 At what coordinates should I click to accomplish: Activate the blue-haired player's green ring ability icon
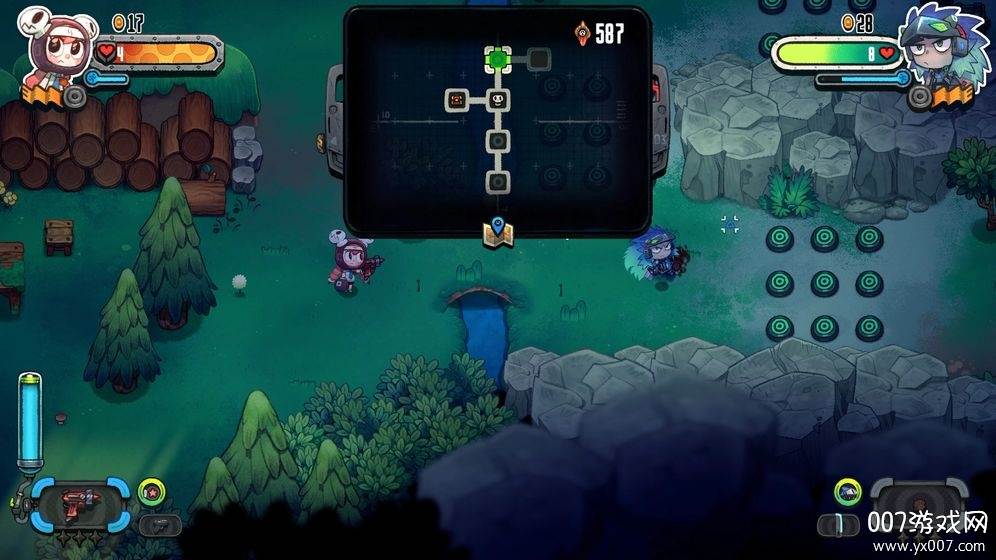click(848, 490)
